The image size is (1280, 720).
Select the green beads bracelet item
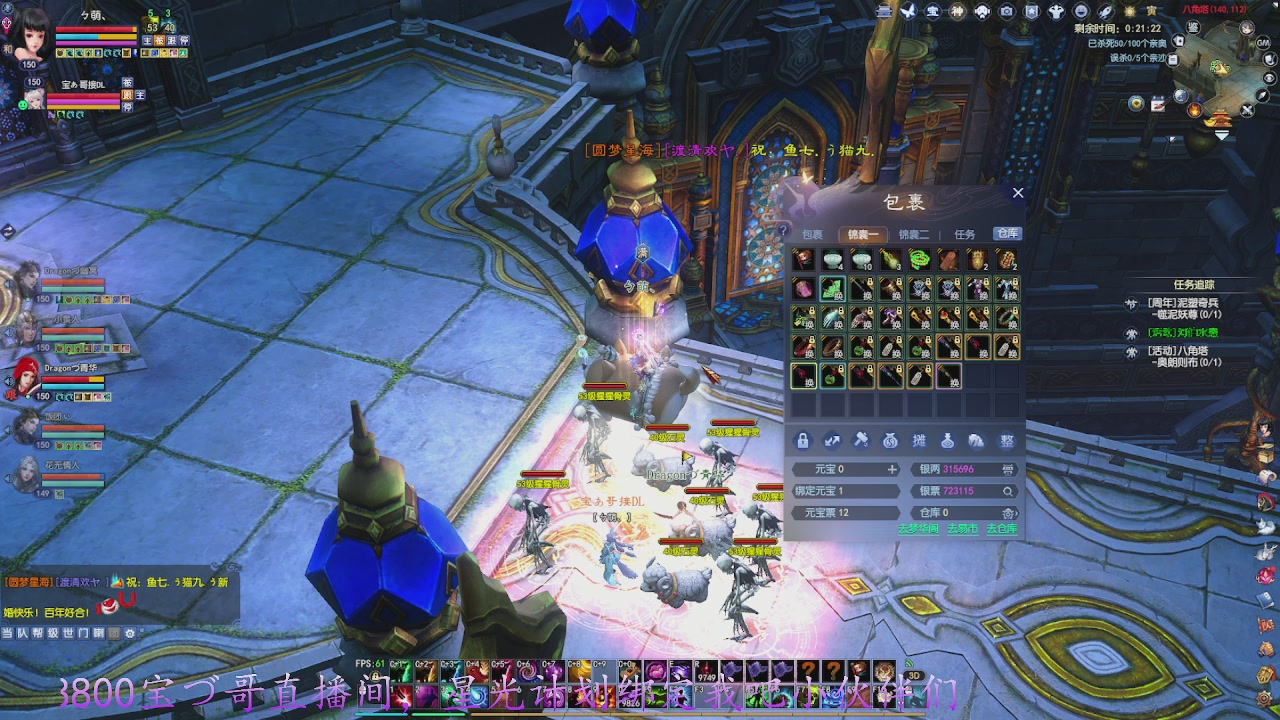point(919,260)
